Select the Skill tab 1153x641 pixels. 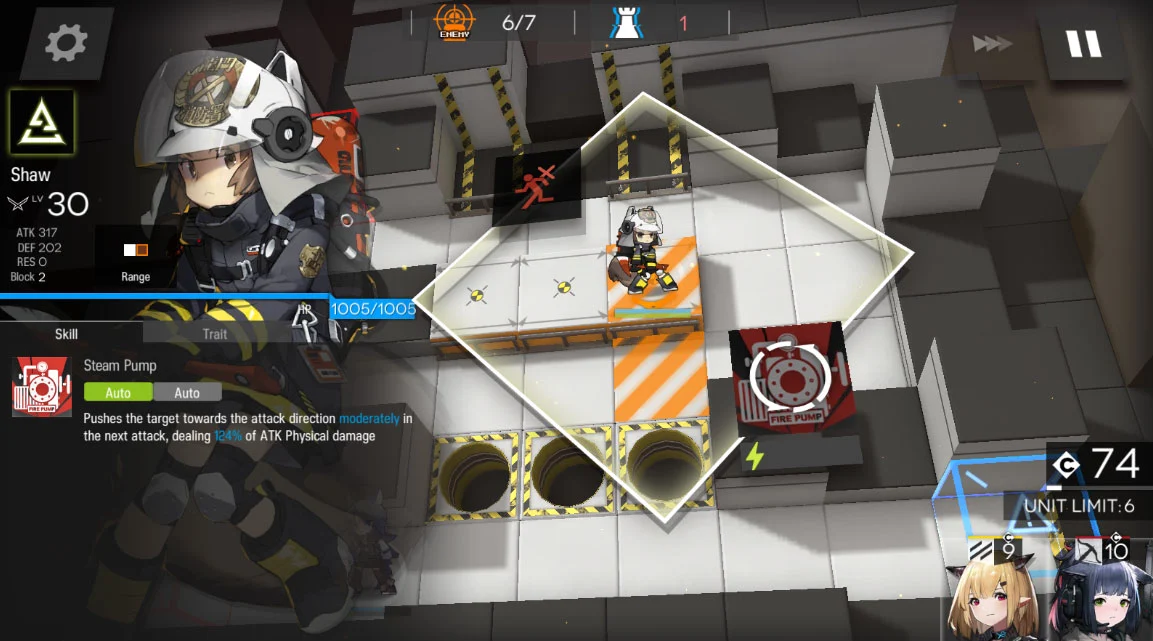pos(66,334)
